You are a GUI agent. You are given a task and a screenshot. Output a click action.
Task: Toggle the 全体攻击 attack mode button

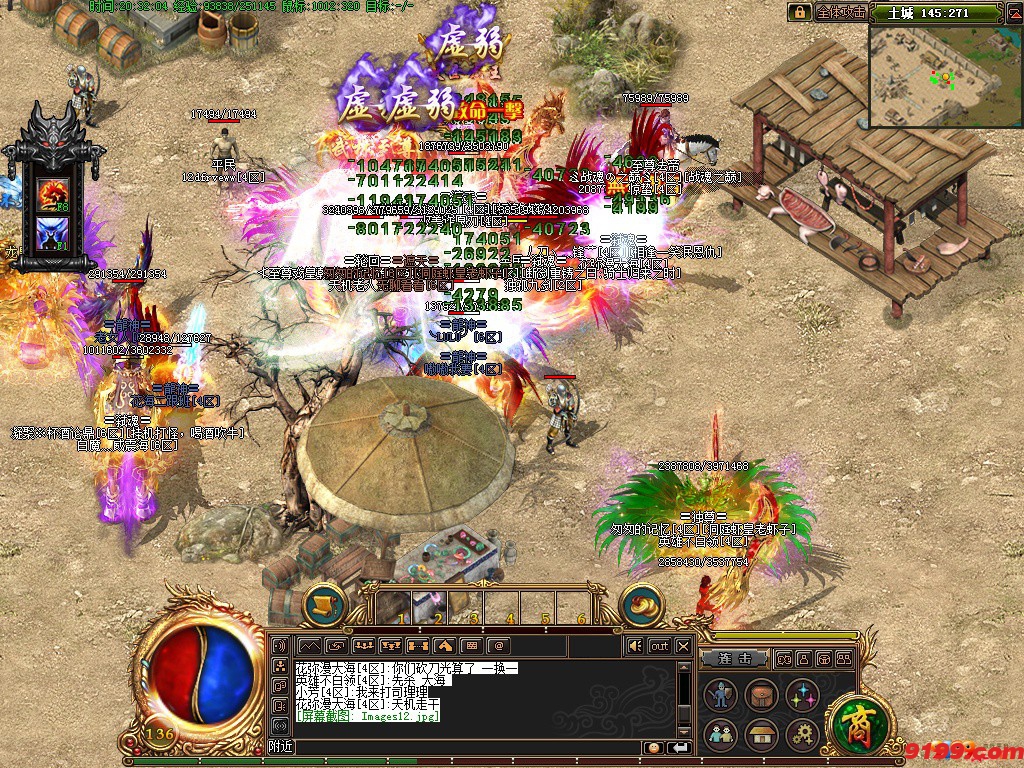(840, 12)
